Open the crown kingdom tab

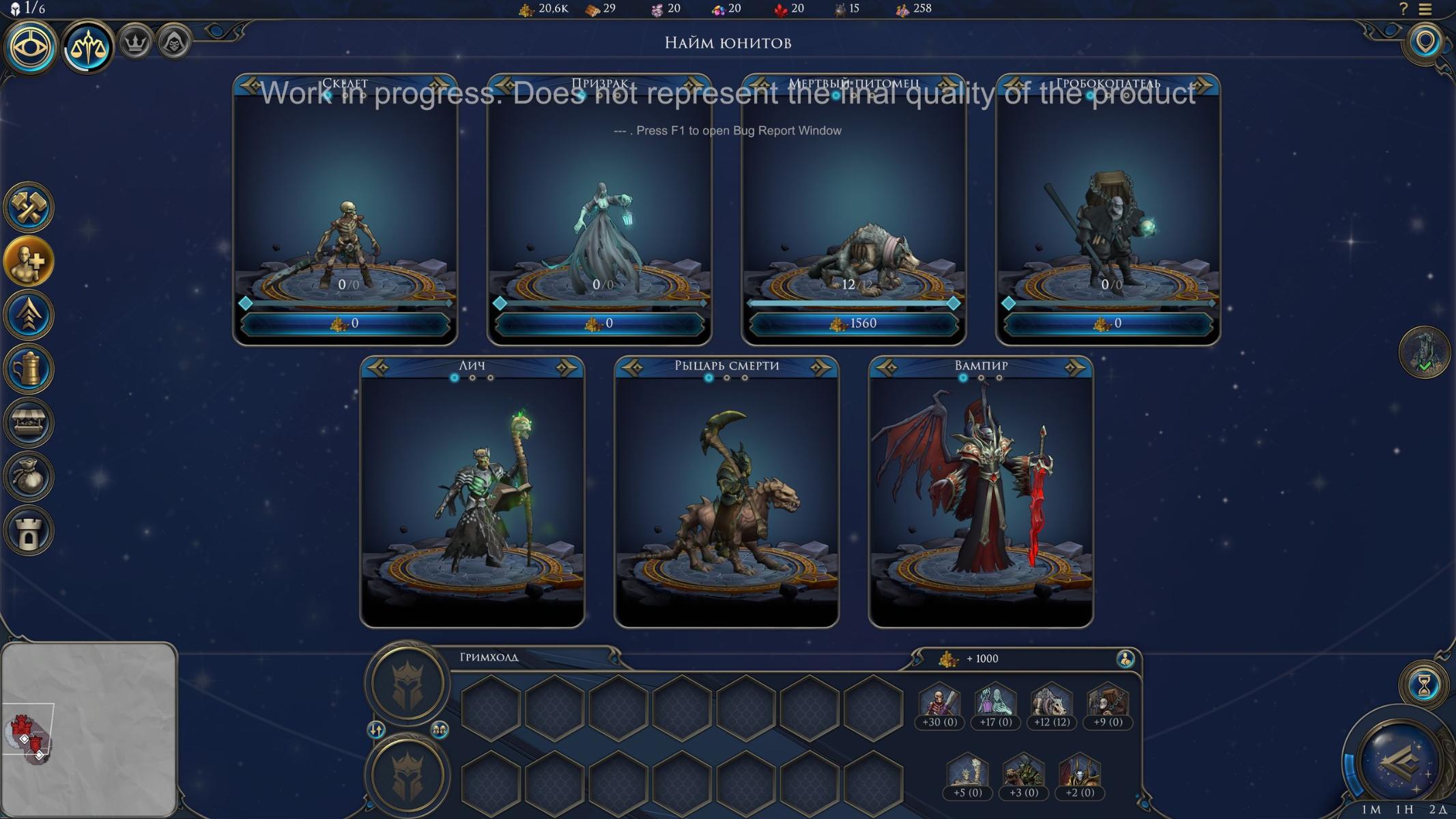pyautogui.click(x=135, y=44)
